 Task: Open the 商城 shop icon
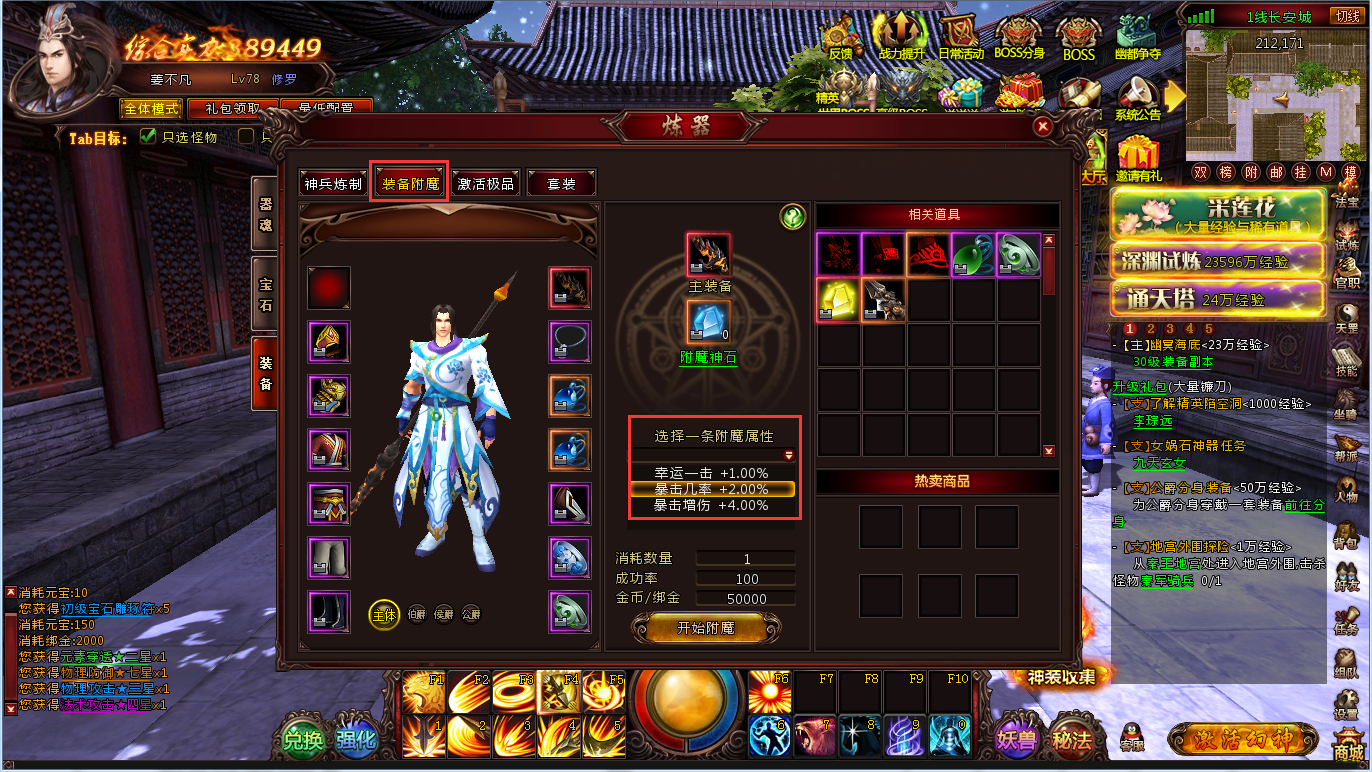[1348, 748]
